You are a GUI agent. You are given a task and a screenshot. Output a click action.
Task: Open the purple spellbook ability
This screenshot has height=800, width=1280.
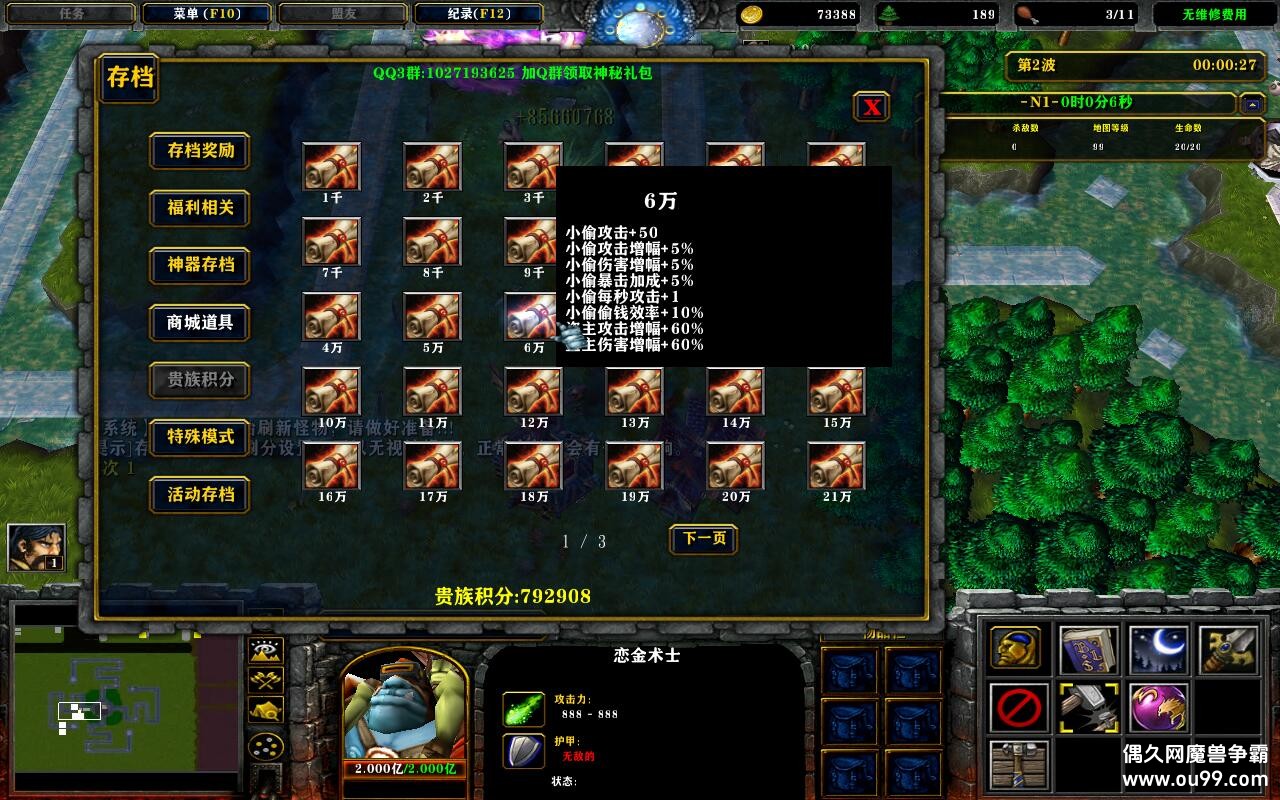coord(1088,650)
